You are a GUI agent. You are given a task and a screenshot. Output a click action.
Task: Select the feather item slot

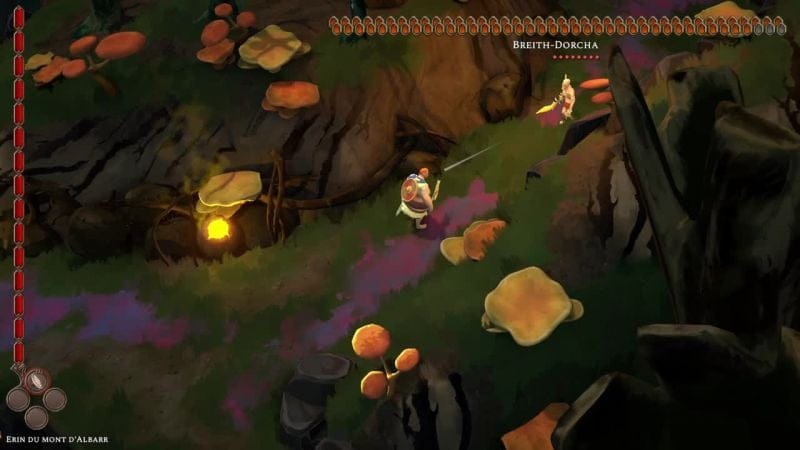36,381
